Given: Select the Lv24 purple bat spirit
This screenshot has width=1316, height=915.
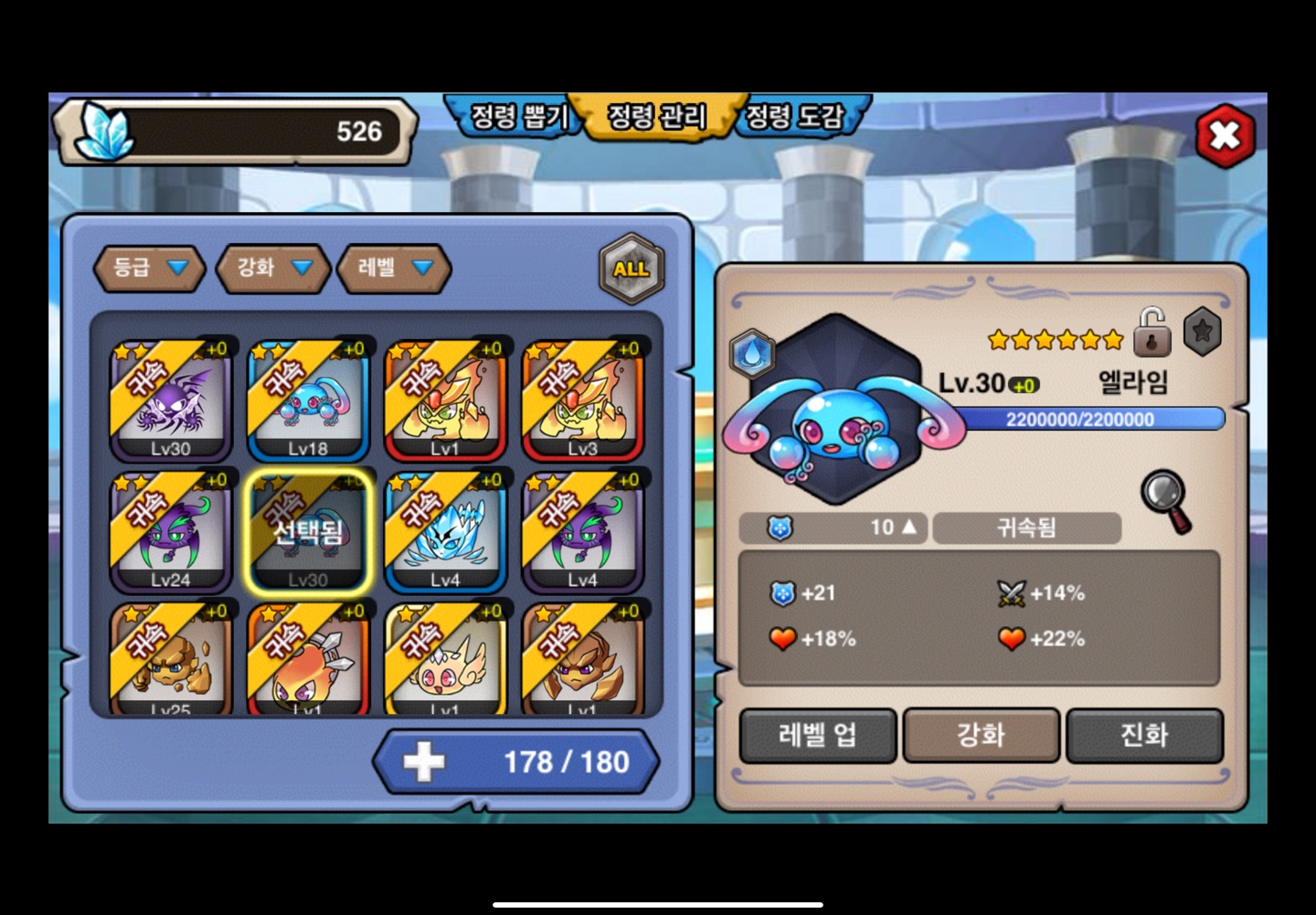Looking at the screenshot, I should (x=171, y=532).
